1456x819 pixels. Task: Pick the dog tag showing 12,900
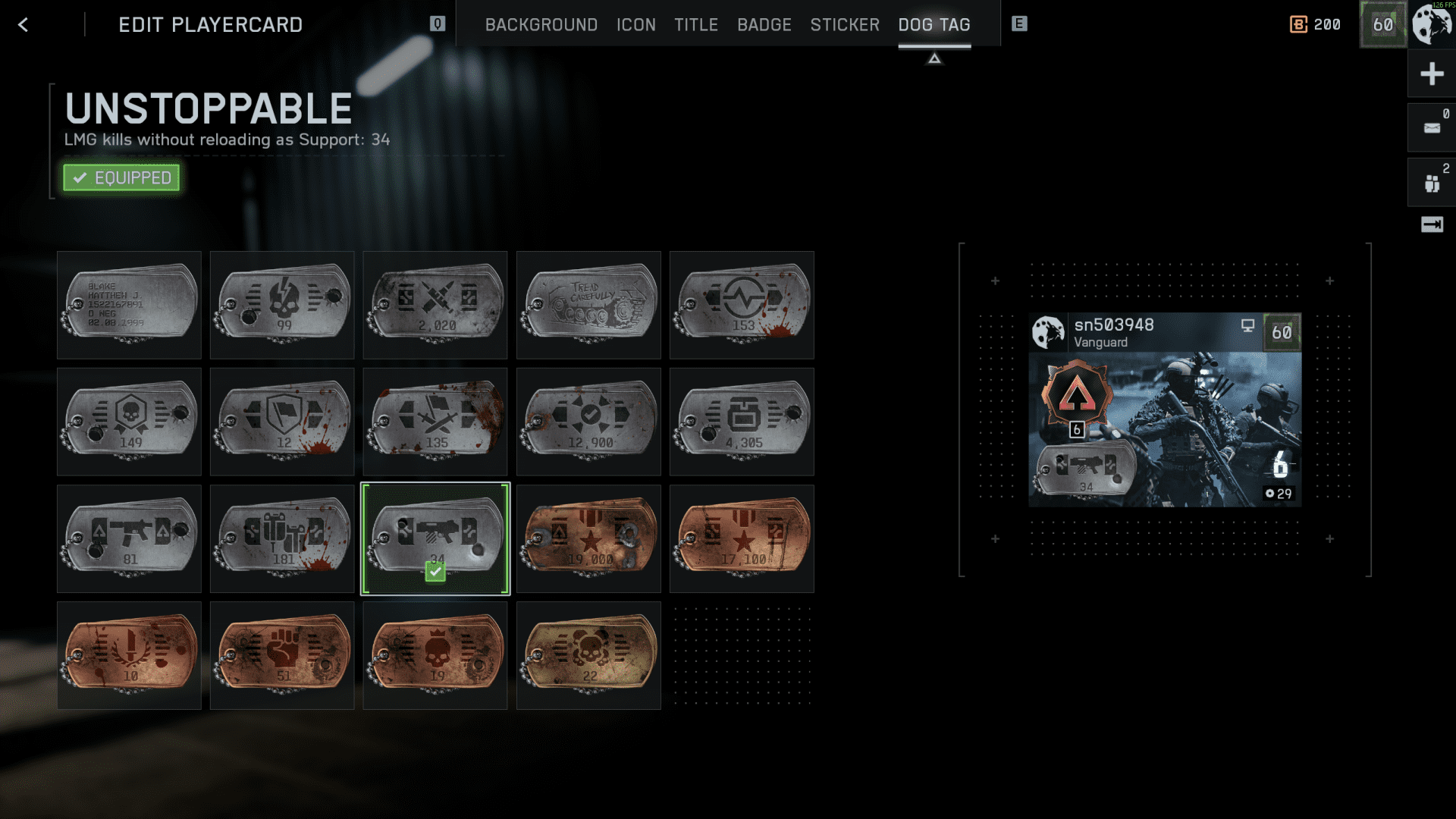coord(588,422)
